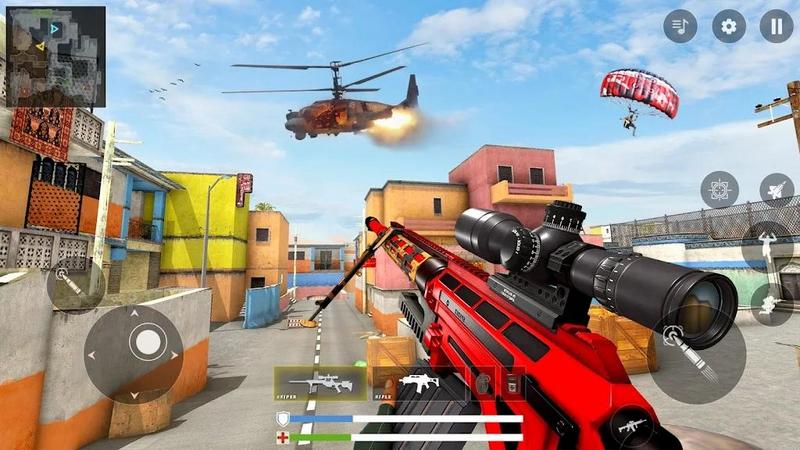Call the jet airstrike ability
The height and width of the screenshot is (450, 800).
click(775, 189)
